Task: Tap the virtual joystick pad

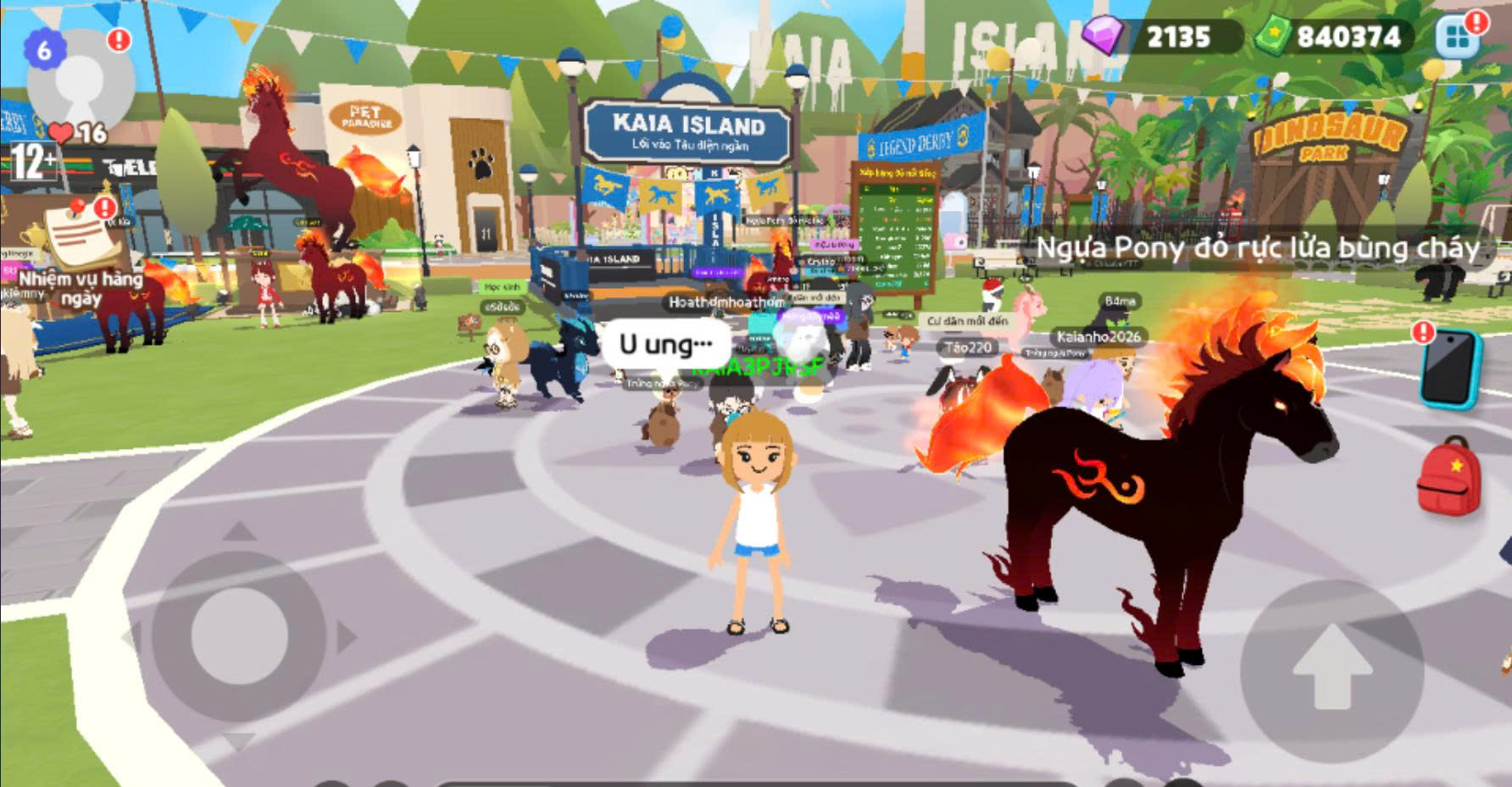Action: [239, 635]
